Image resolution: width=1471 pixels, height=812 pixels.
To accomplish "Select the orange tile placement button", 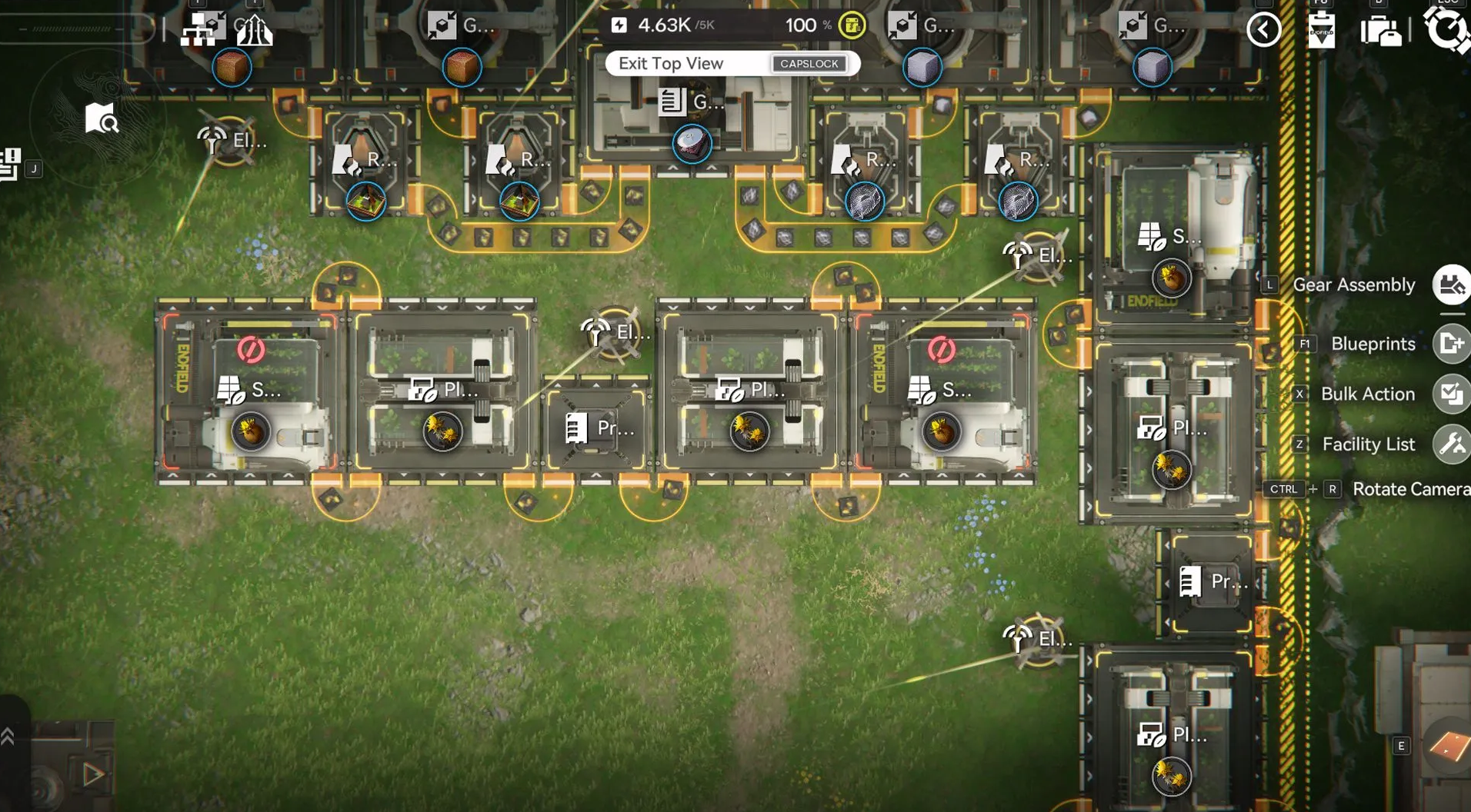I will tap(1448, 744).
